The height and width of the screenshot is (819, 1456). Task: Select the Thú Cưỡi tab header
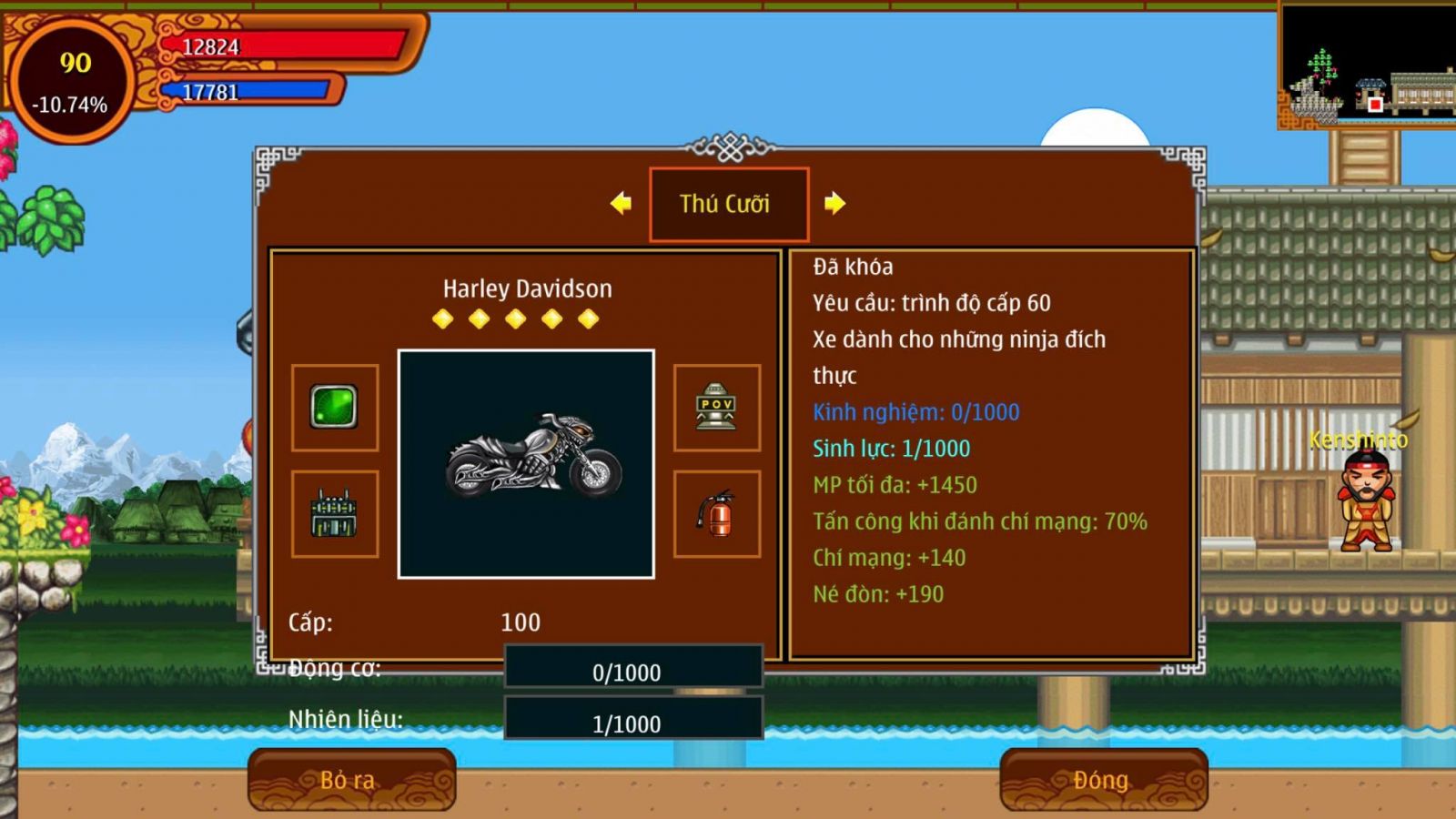pyautogui.click(x=728, y=204)
